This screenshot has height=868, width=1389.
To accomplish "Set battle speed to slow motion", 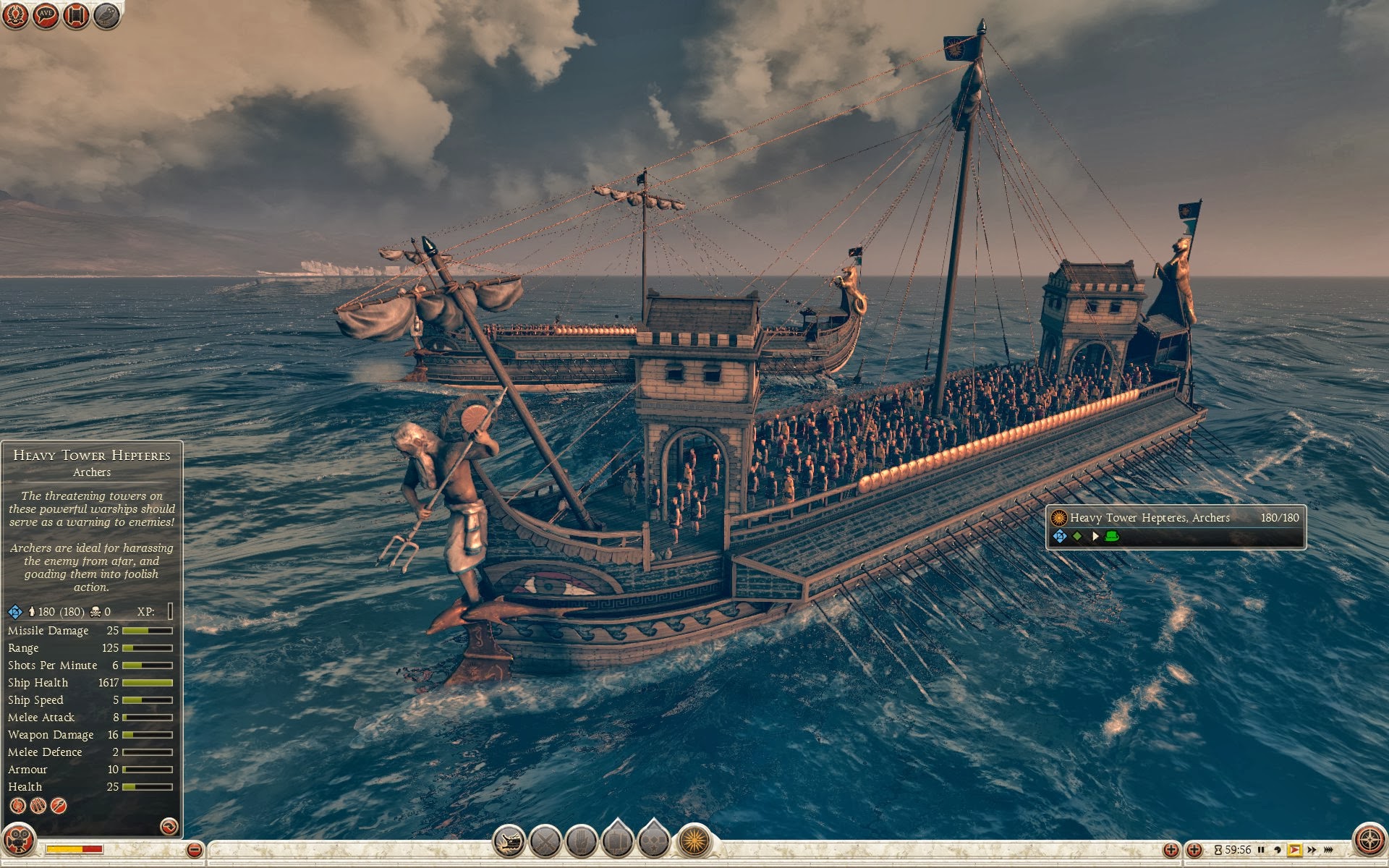I will (1278, 850).
